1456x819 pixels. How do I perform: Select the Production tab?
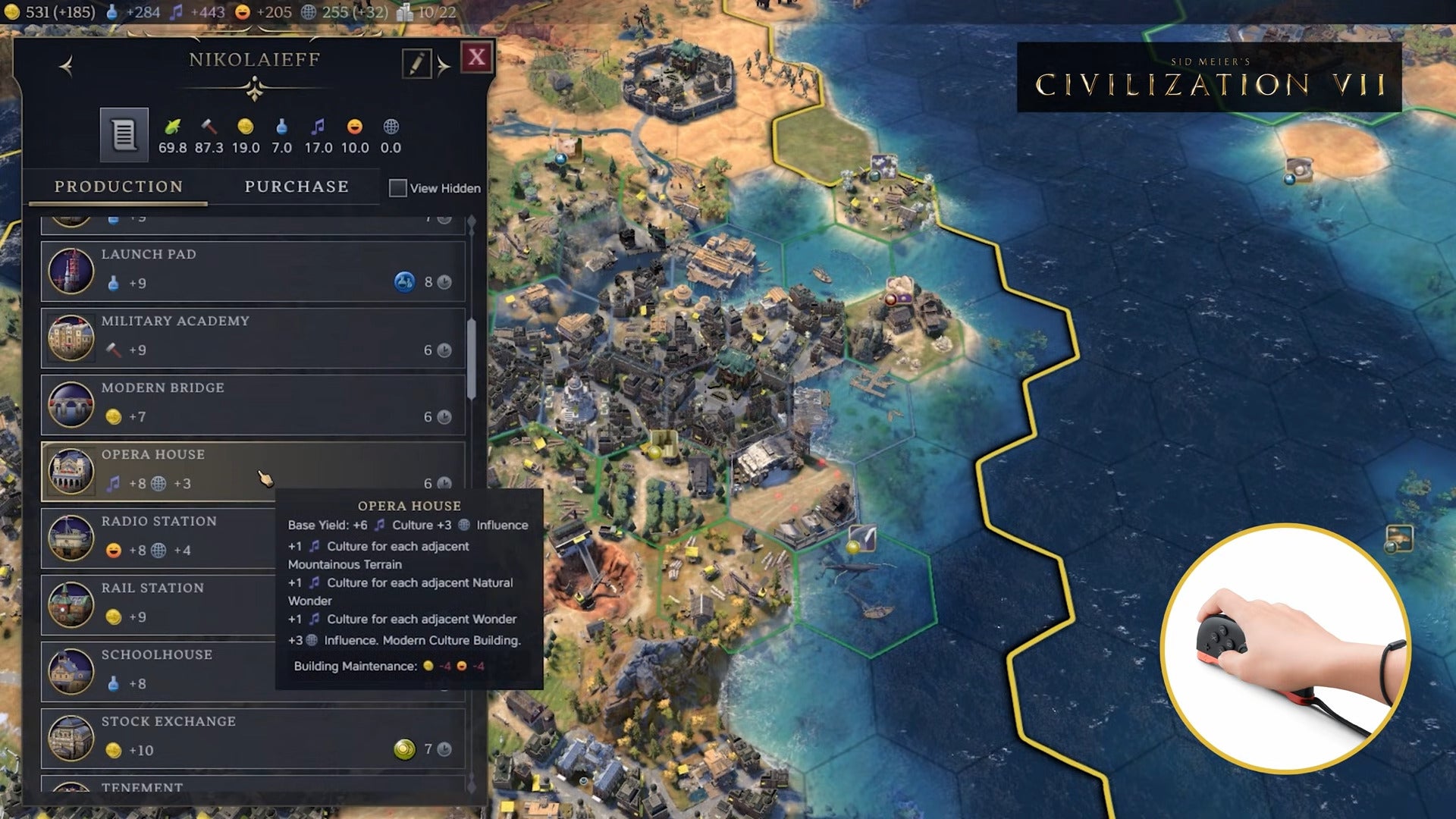pyautogui.click(x=118, y=187)
